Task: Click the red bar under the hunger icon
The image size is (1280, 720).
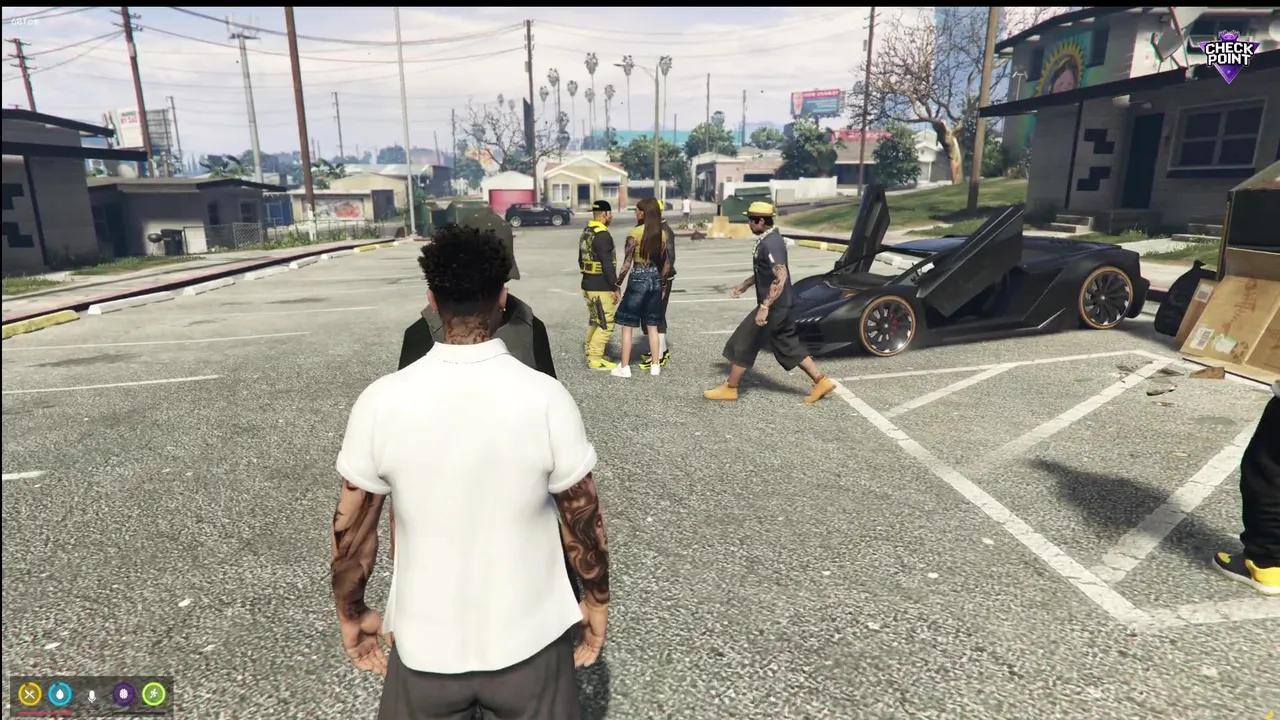Action: tap(44, 711)
